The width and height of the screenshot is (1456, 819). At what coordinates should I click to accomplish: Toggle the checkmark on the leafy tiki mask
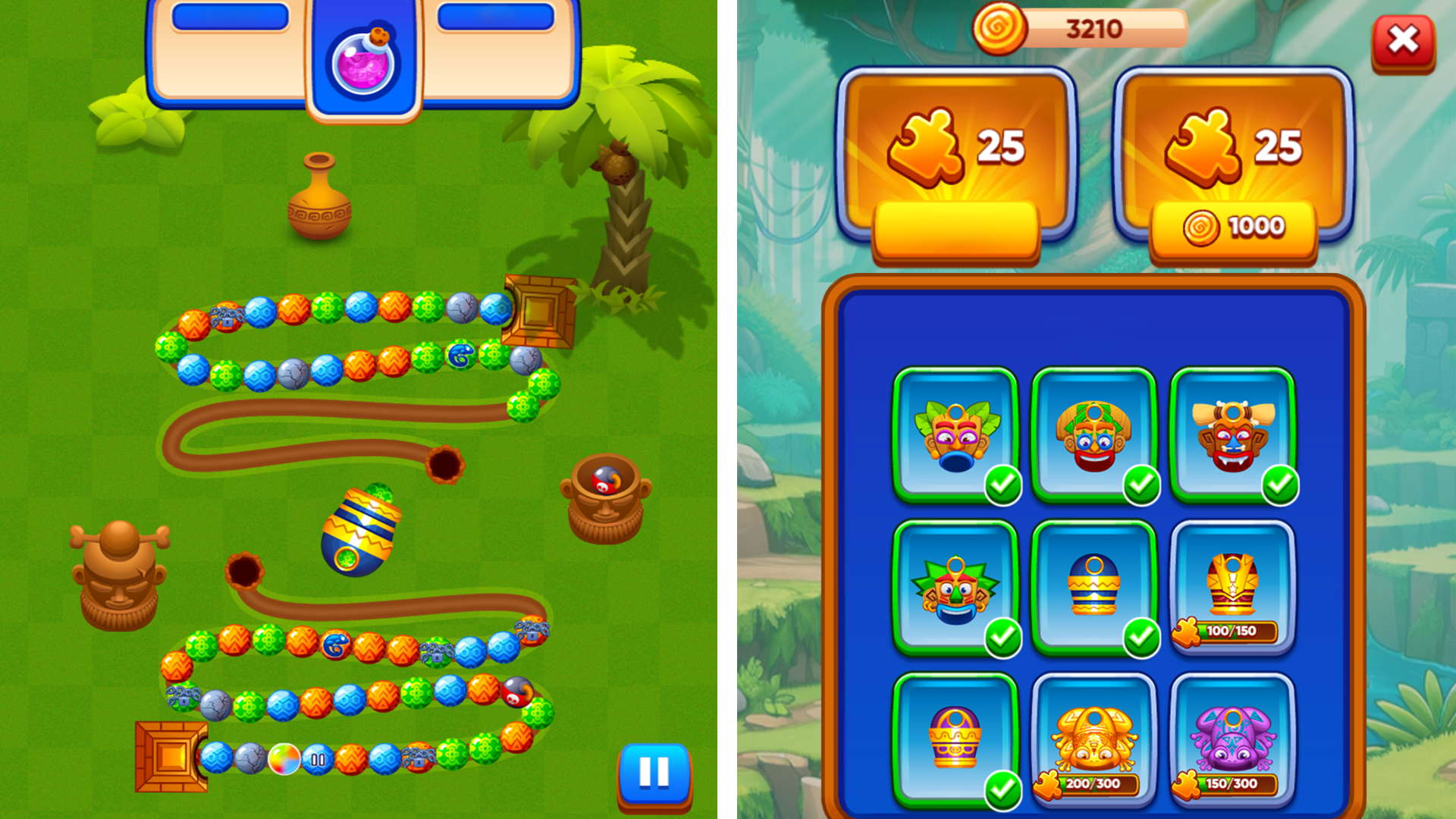pos(1003,488)
